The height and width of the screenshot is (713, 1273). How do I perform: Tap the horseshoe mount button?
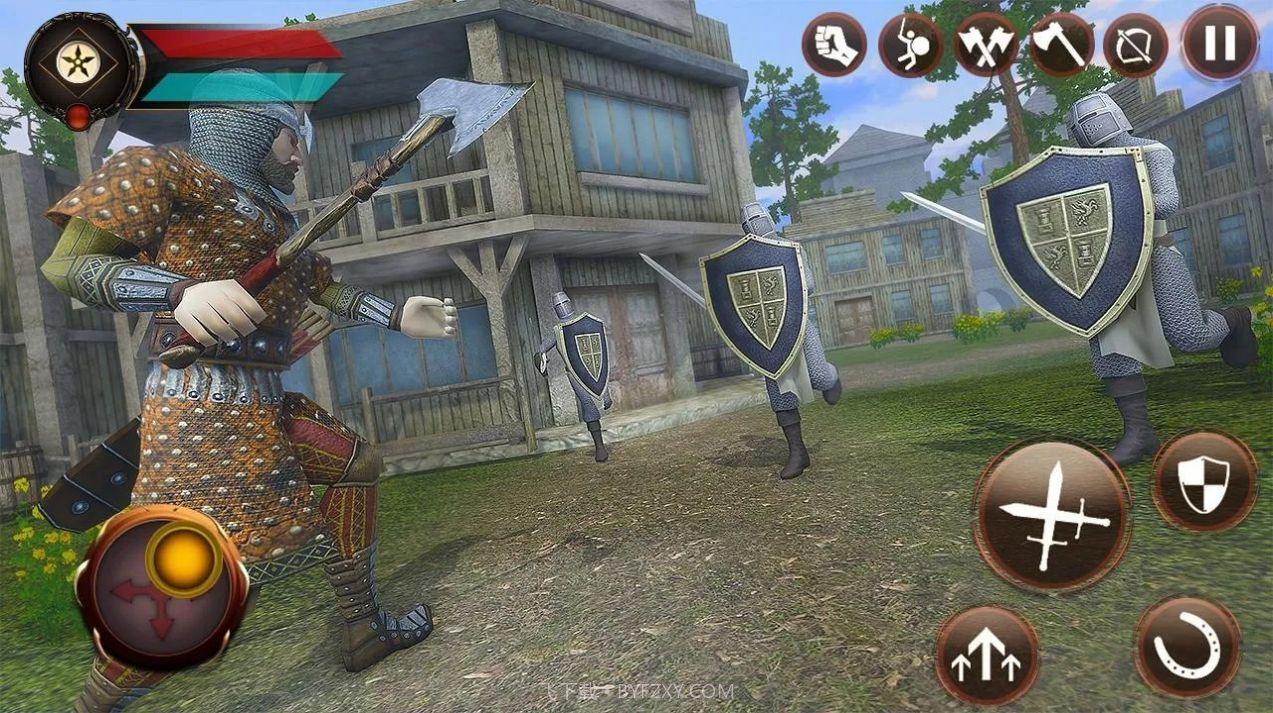click(x=1188, y=646)
